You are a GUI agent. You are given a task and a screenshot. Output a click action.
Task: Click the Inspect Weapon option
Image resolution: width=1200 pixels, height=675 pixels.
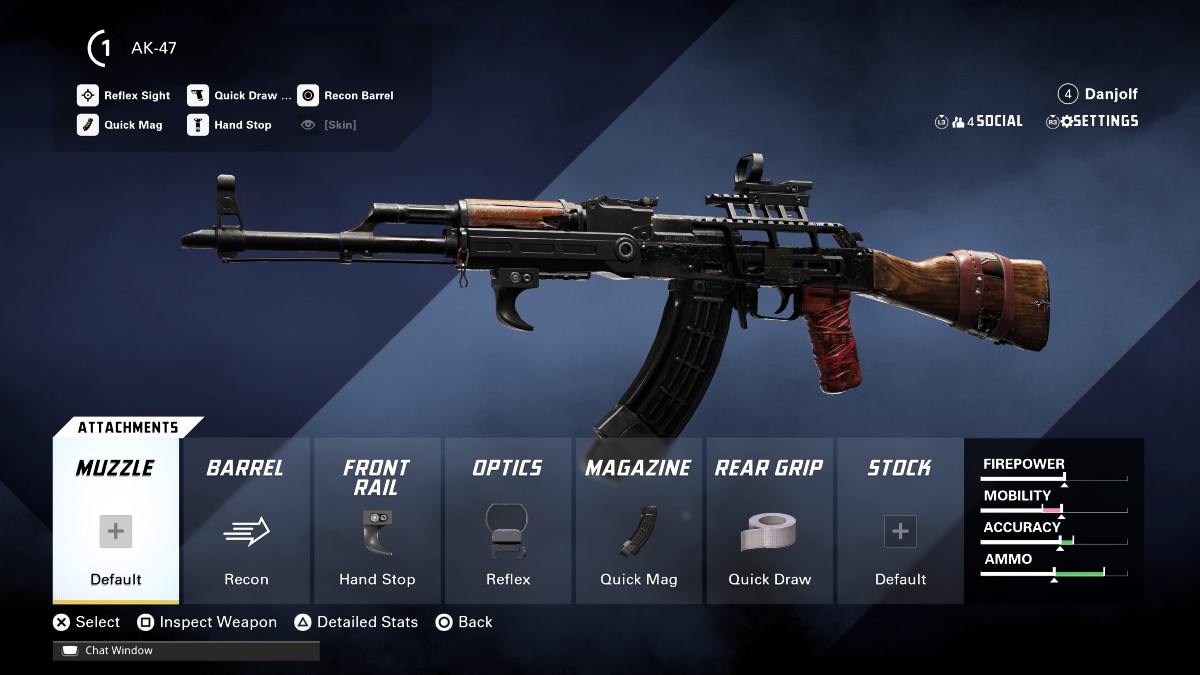(x=207, y=622)
